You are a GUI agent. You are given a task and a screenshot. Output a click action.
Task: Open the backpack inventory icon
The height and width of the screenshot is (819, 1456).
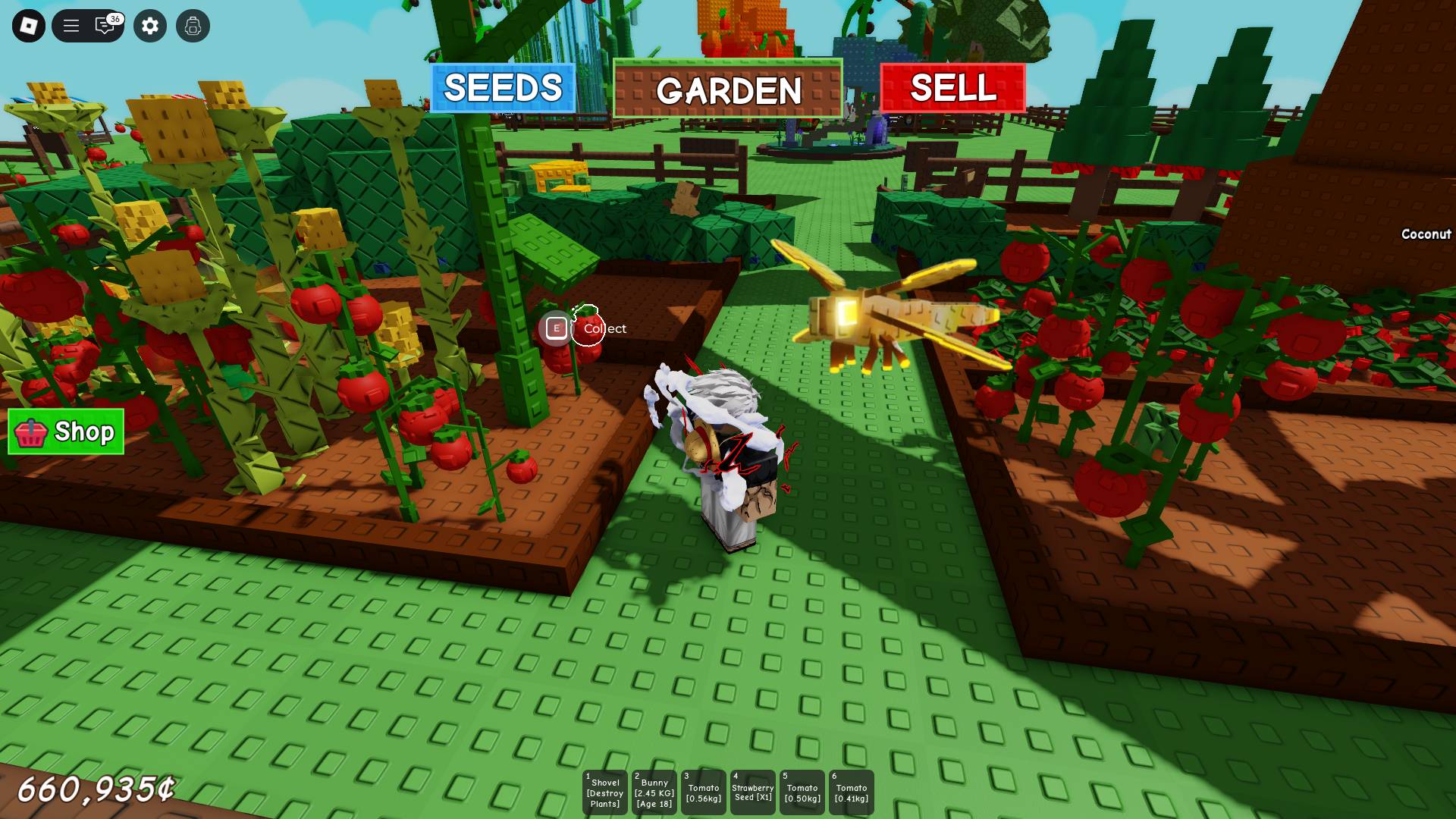pos(194,26)
